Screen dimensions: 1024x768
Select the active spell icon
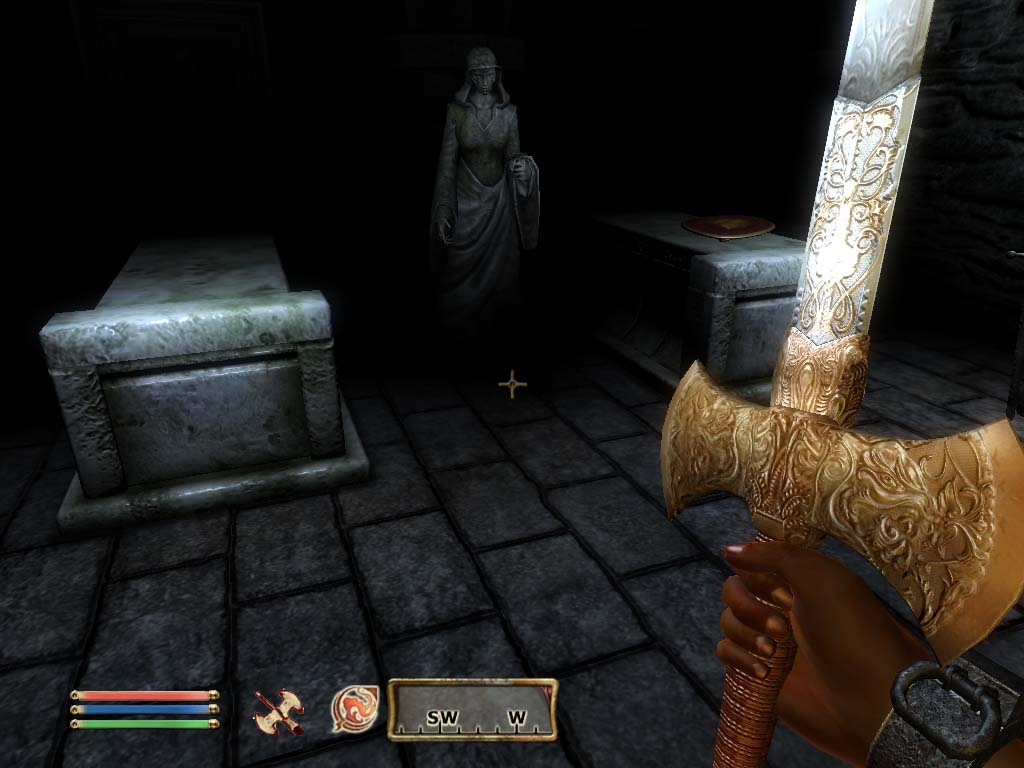[355, 708]
